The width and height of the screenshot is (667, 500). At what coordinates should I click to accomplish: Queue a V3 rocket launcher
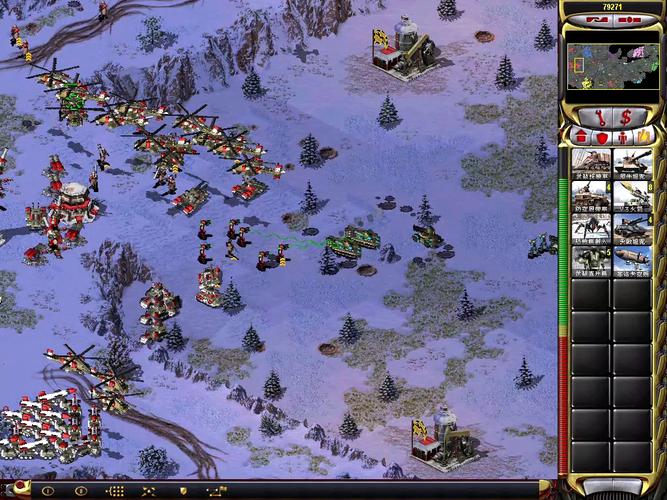tap(632, 197)
